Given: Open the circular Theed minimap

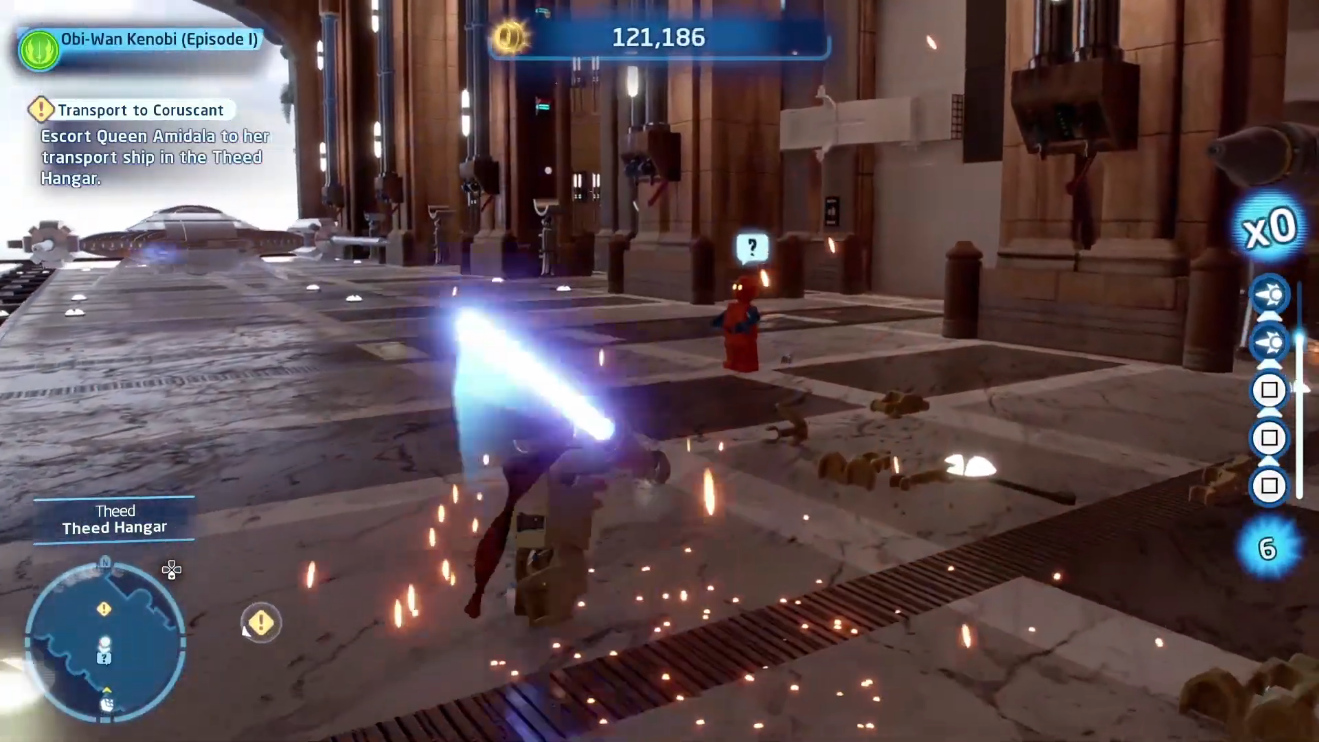Looking at the screenshot, I should (x=105, y=640).
